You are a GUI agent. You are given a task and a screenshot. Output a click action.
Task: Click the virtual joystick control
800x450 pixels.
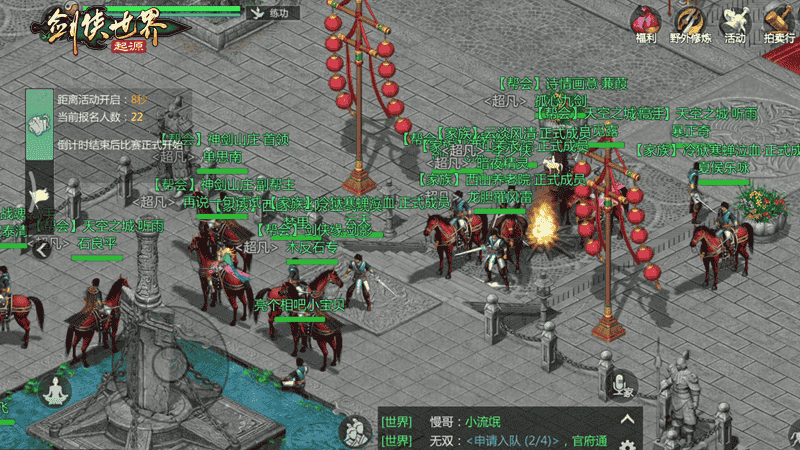[x=170, y=367]
